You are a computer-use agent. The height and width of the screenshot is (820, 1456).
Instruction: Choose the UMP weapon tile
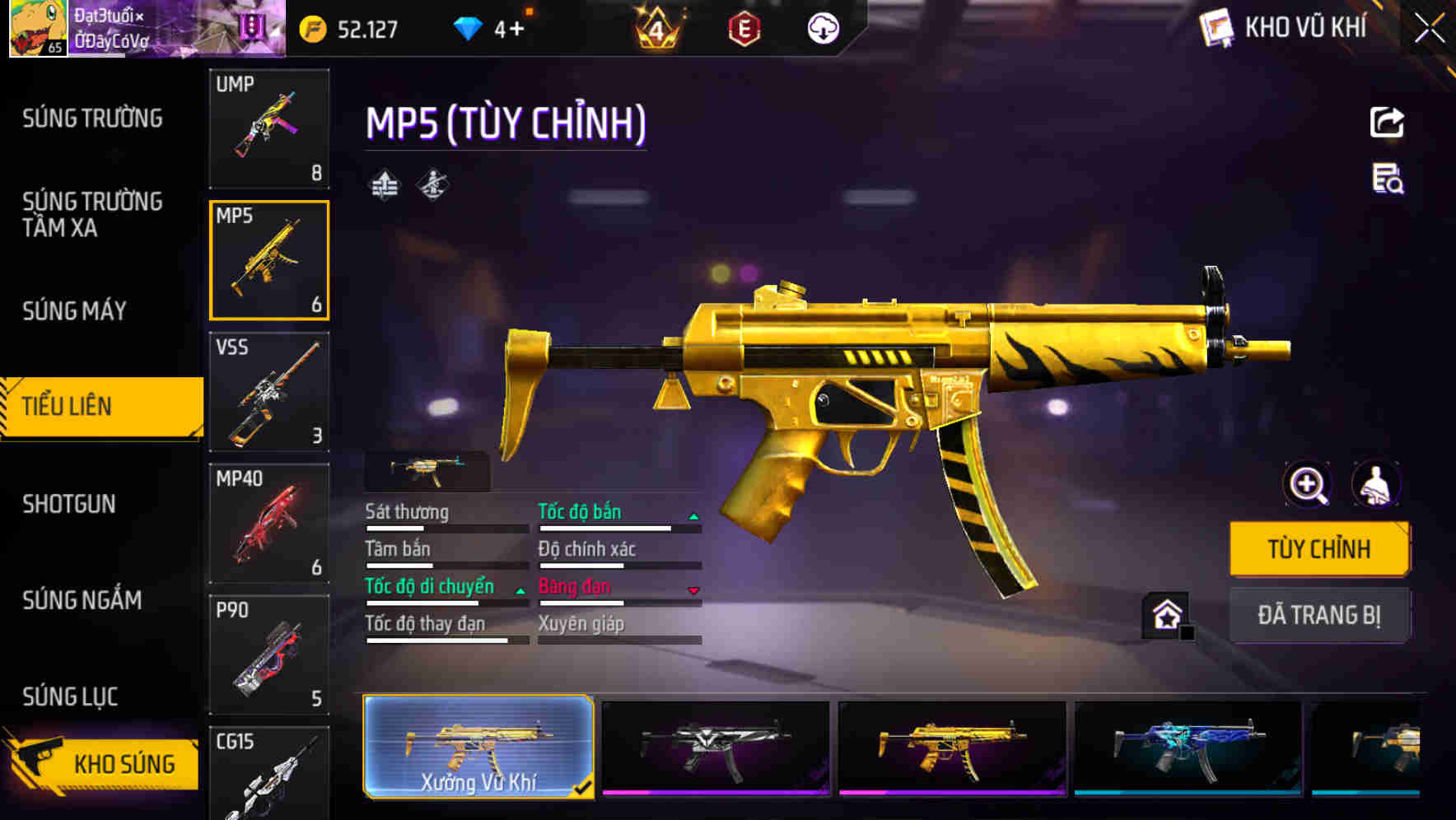[269, 128]
